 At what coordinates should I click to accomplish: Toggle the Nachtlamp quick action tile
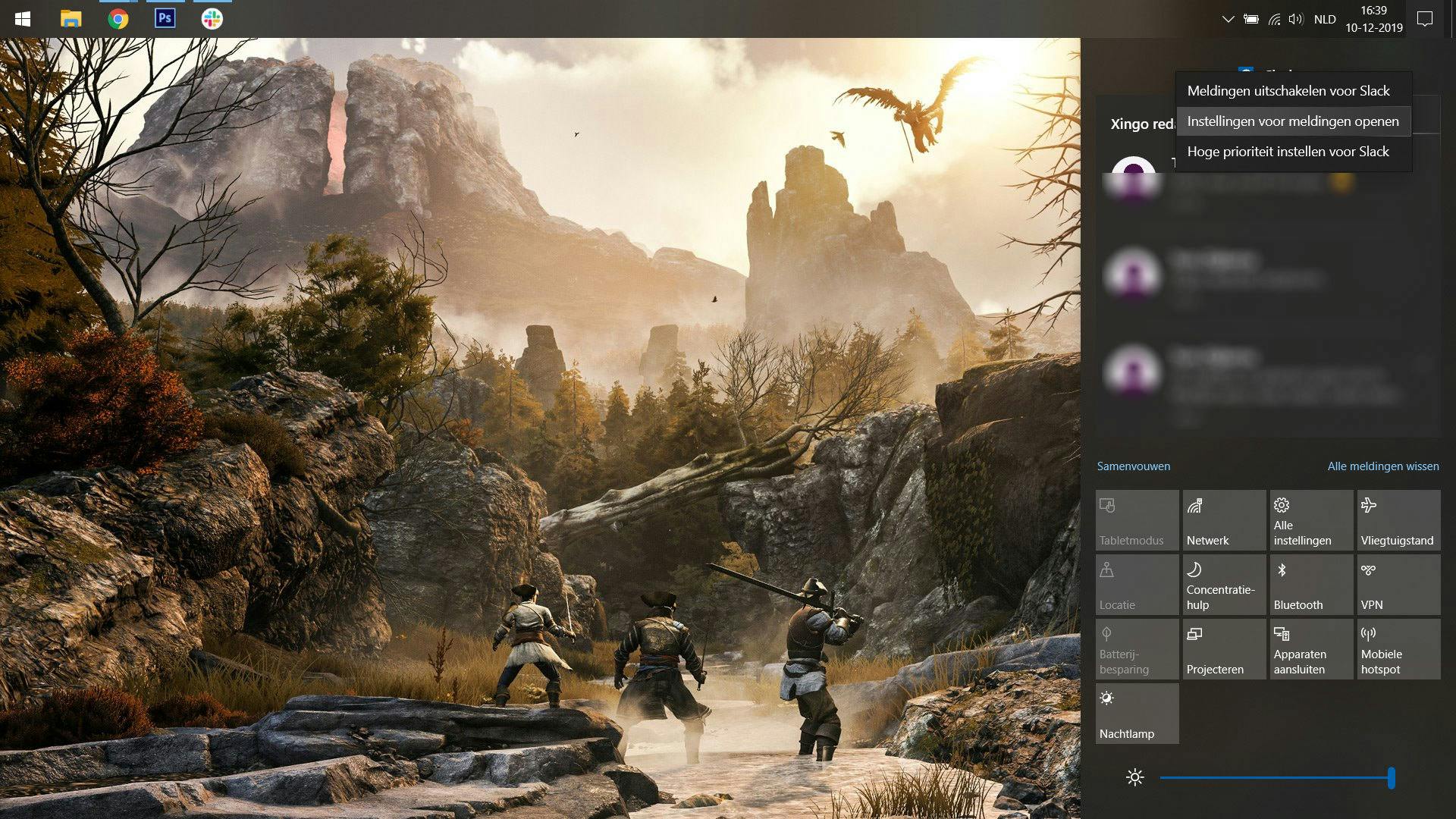click(1137, 714)
